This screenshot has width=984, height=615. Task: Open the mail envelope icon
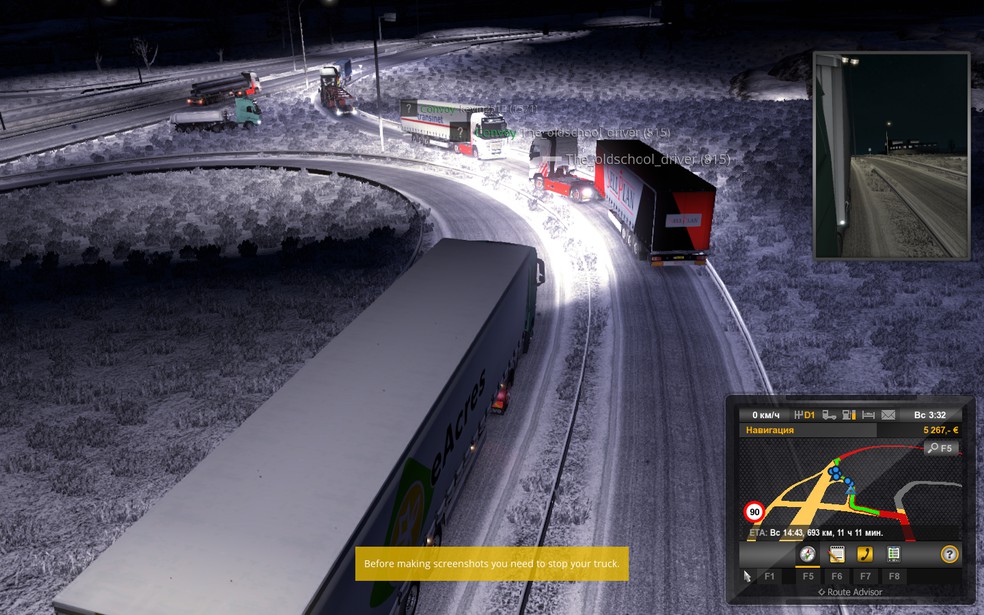tap(887, 414)
